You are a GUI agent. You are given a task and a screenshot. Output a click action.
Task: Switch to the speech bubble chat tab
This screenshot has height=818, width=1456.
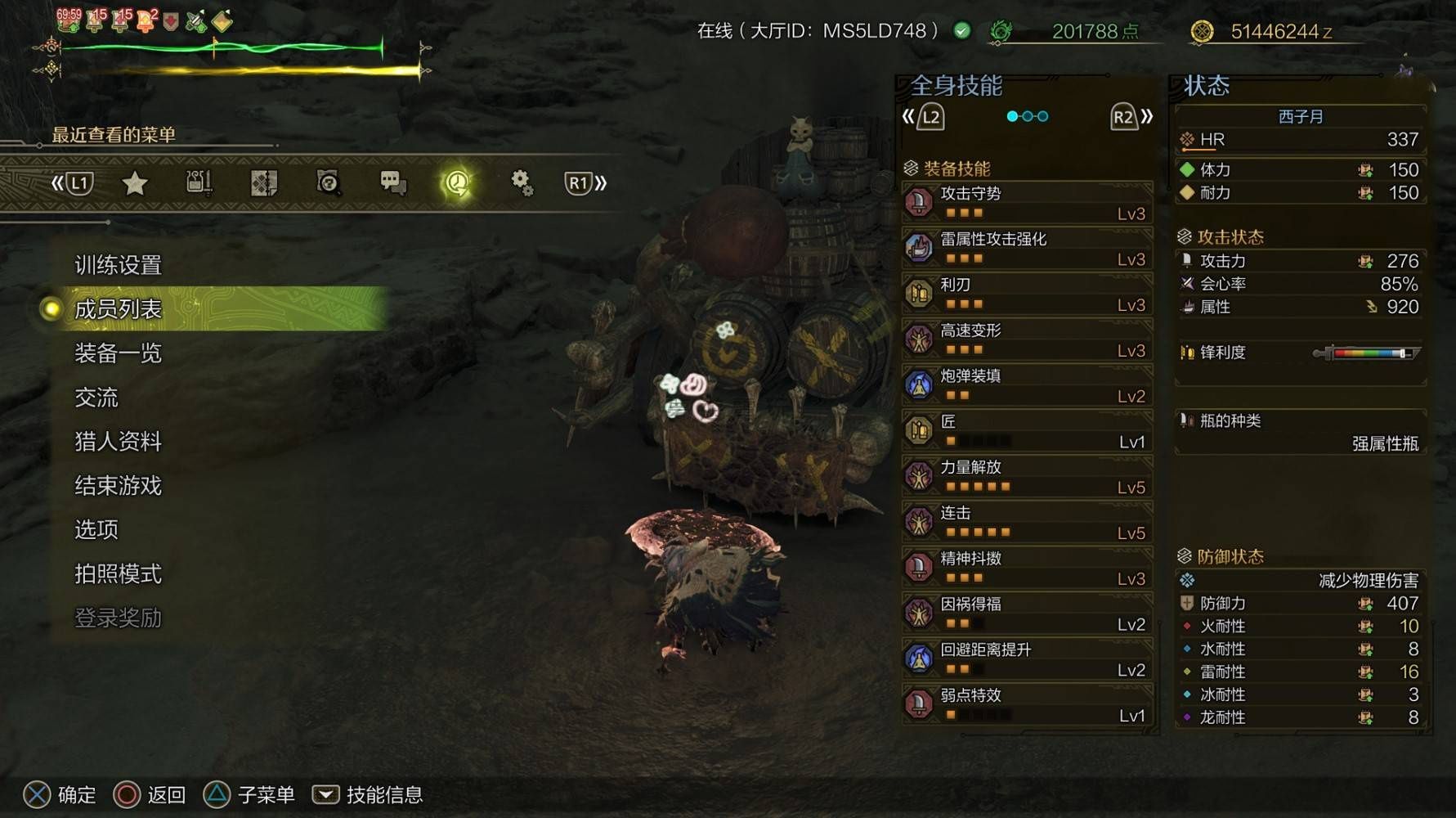pyautogui.click(x=393, y=183)
